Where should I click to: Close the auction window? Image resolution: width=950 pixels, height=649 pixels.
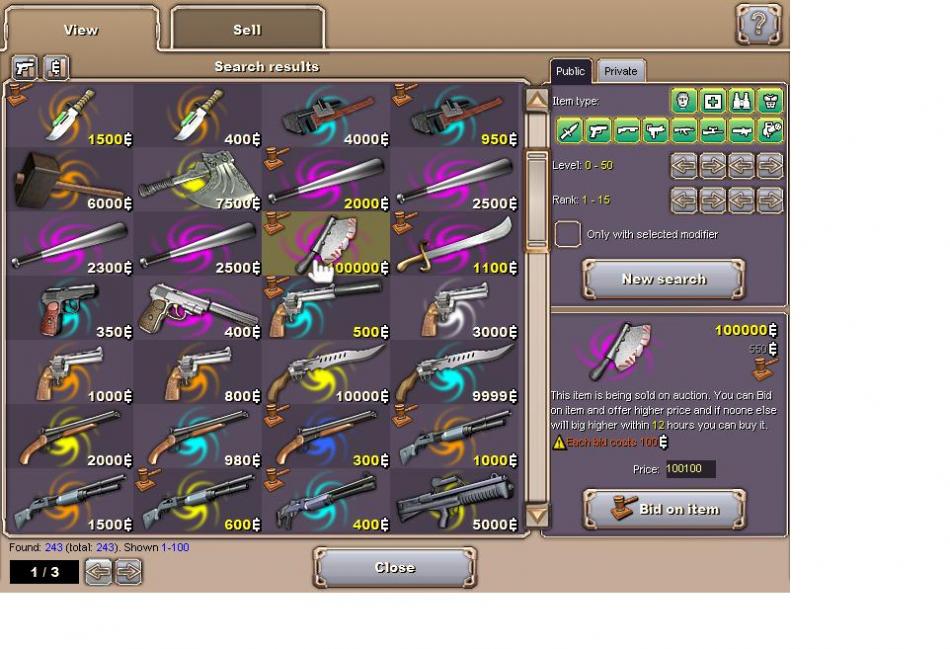(x=394, y=567)
